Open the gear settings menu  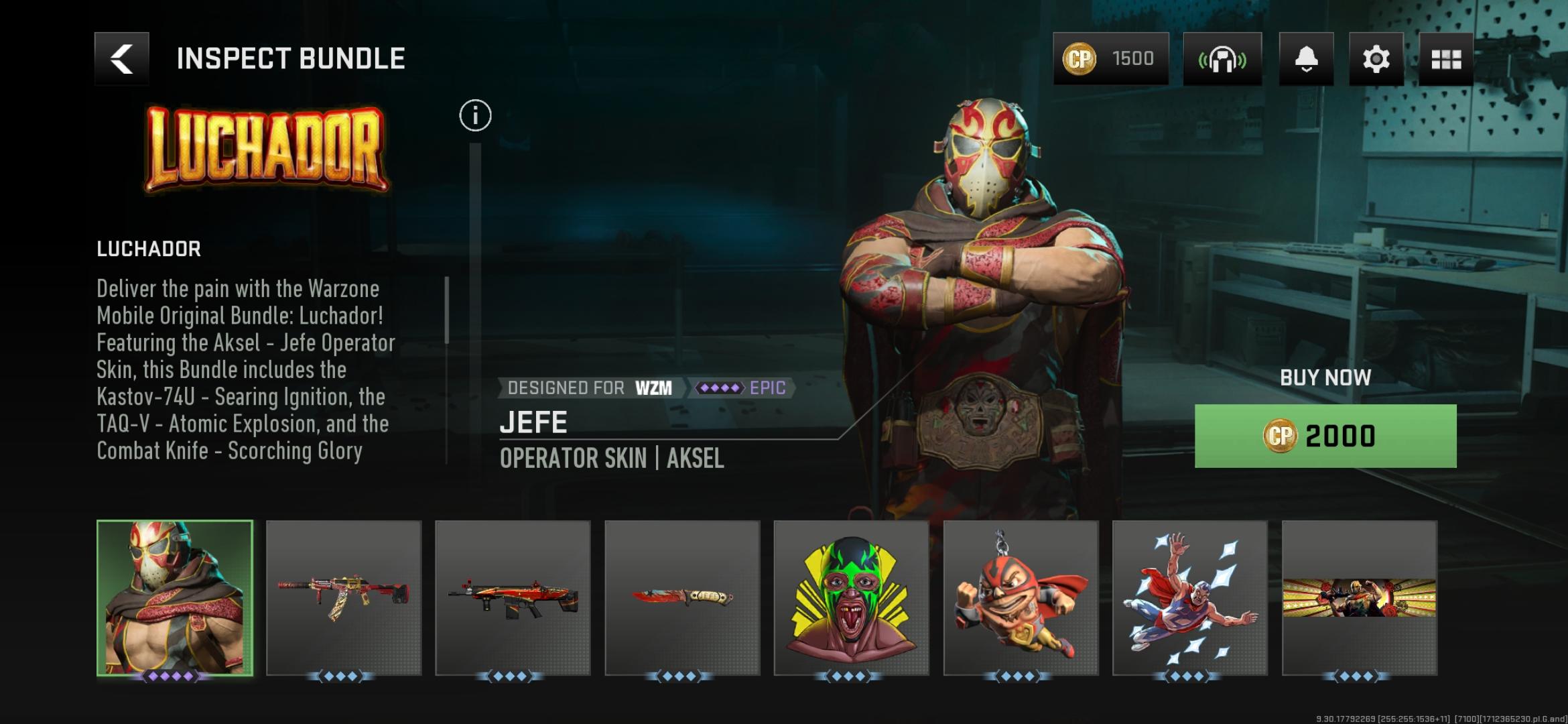click(x=1376, y=59)
